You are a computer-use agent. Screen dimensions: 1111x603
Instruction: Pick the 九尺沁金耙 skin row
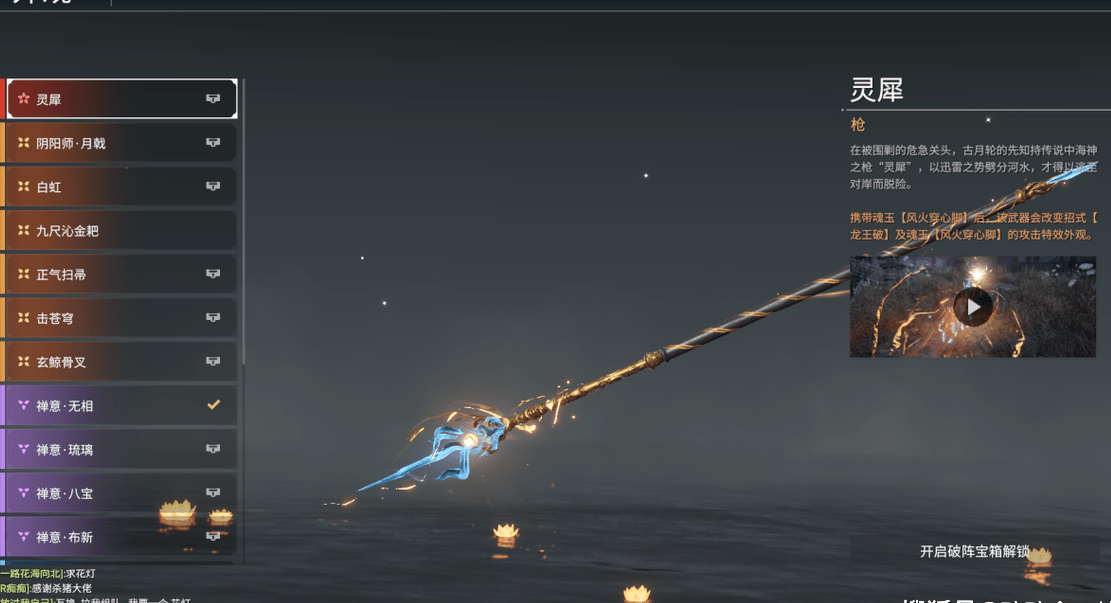click(120, 231)
